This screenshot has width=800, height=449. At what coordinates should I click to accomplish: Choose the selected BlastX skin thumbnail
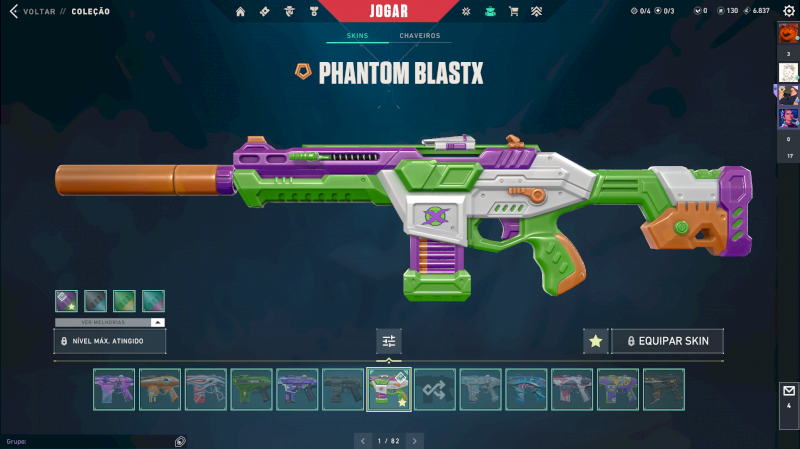coord(389,389)
